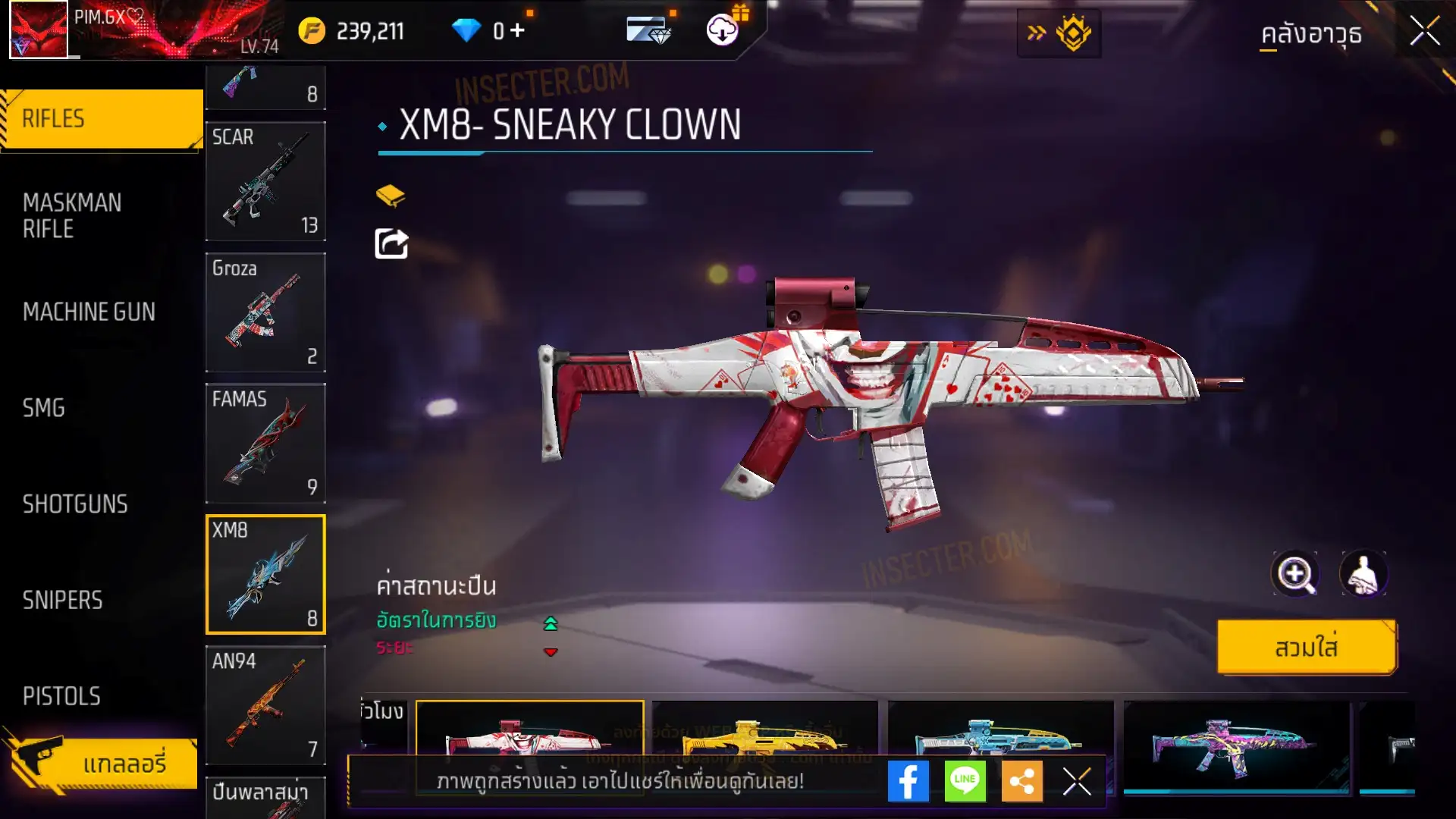Select the SCAR weapon tile

265,182
